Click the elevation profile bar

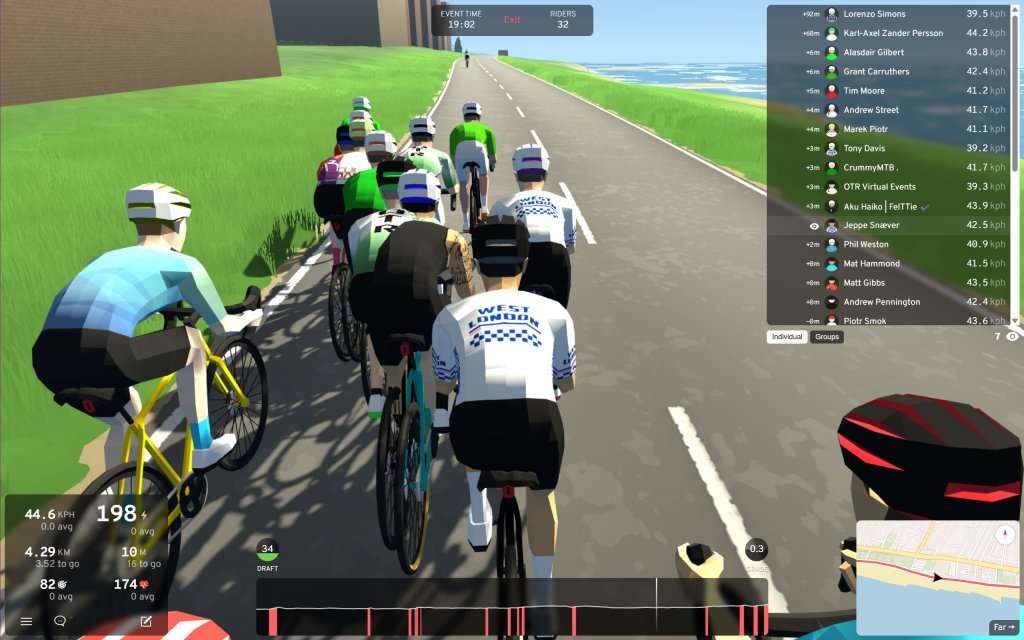(x=512, y=606)
